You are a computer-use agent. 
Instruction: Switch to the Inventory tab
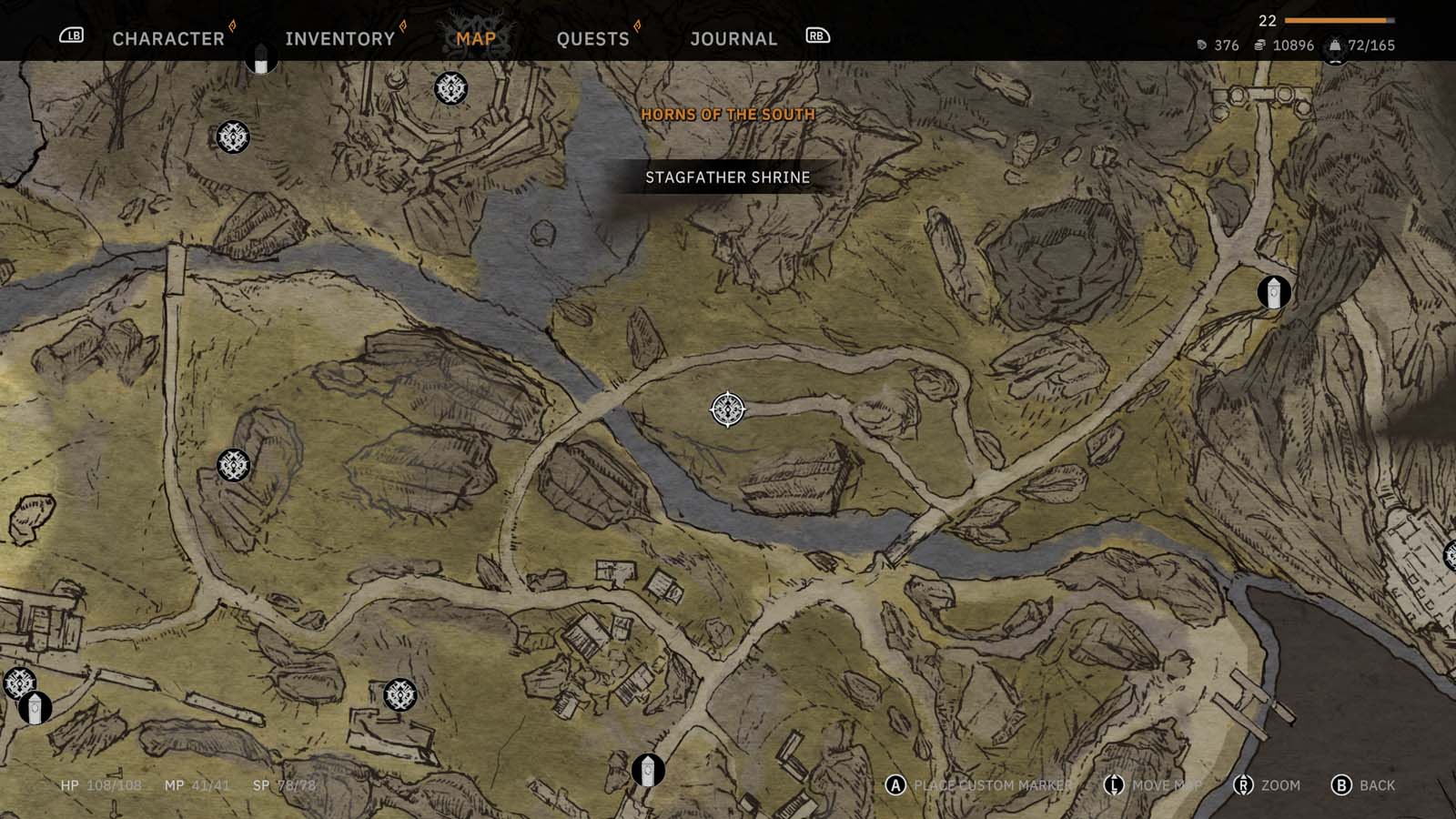(339, 38)
